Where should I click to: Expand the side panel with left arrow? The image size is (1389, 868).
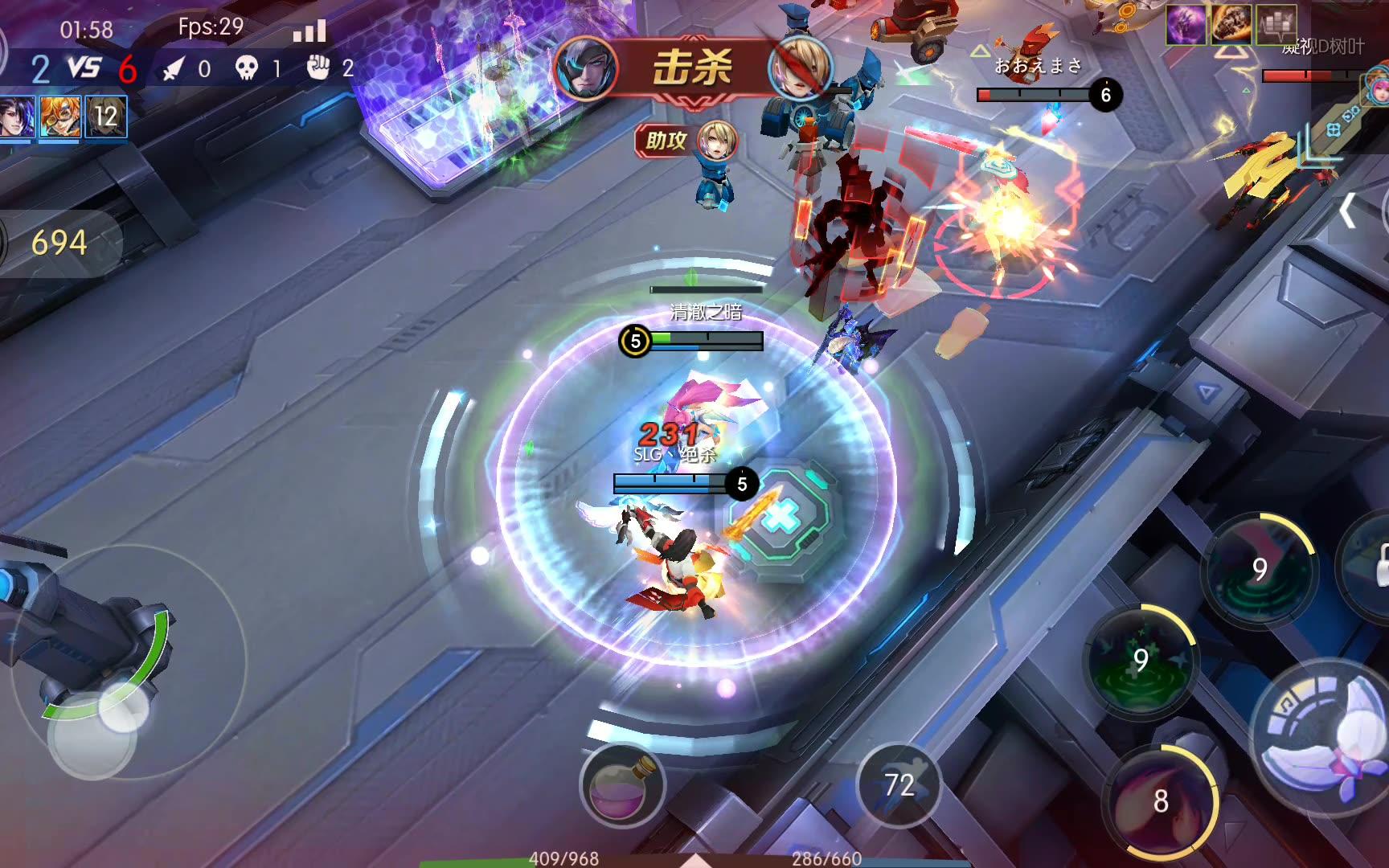[x=1348, y=211]
